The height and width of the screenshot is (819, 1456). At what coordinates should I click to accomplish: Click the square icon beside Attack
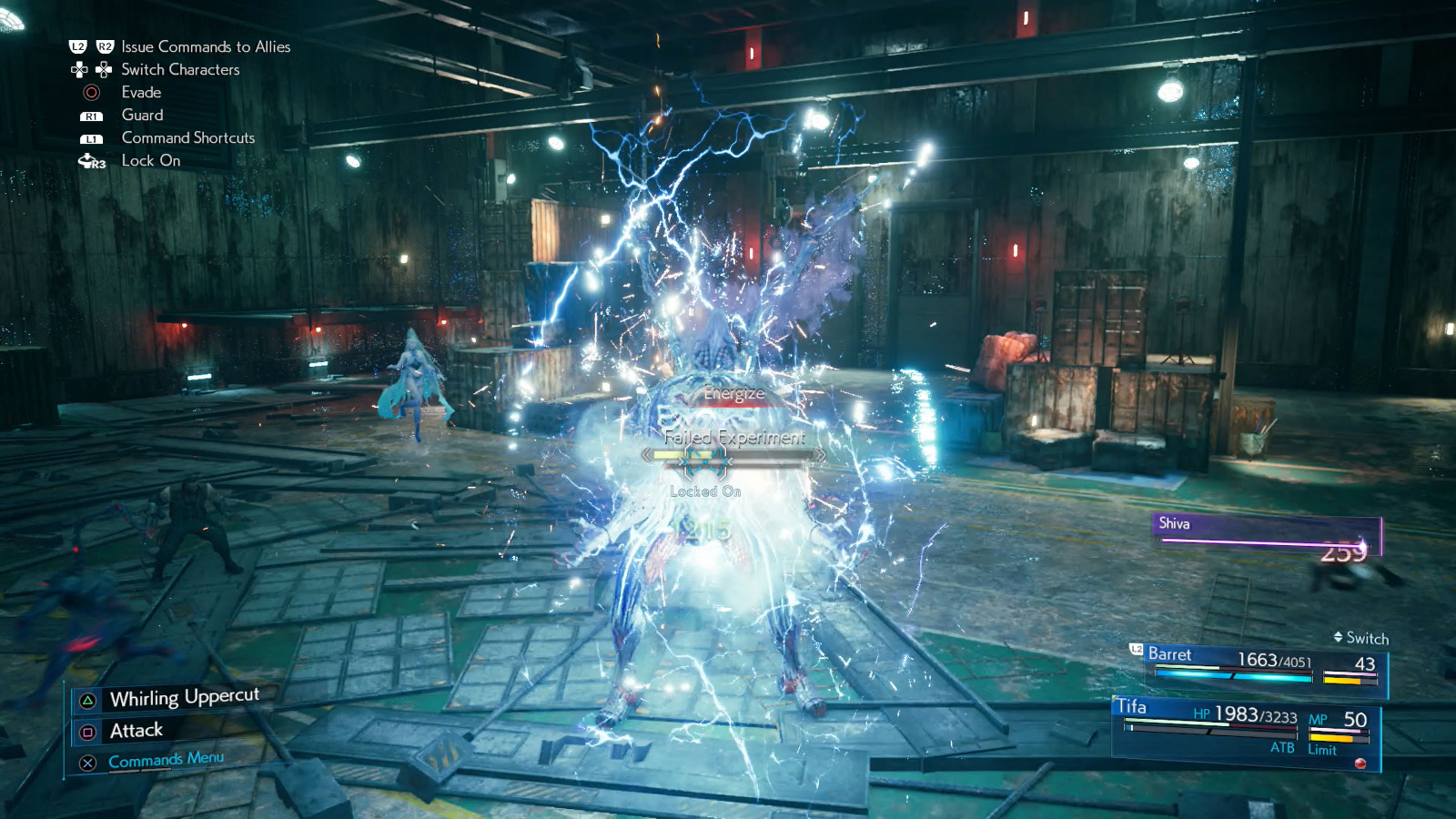coord(87,731)
